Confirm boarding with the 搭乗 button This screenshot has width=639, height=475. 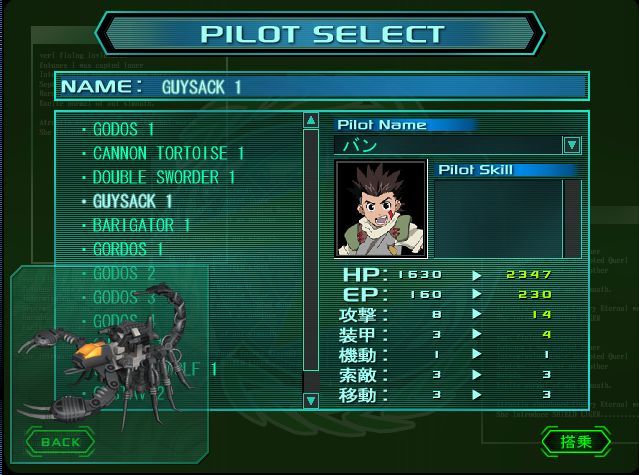[576, 441]
